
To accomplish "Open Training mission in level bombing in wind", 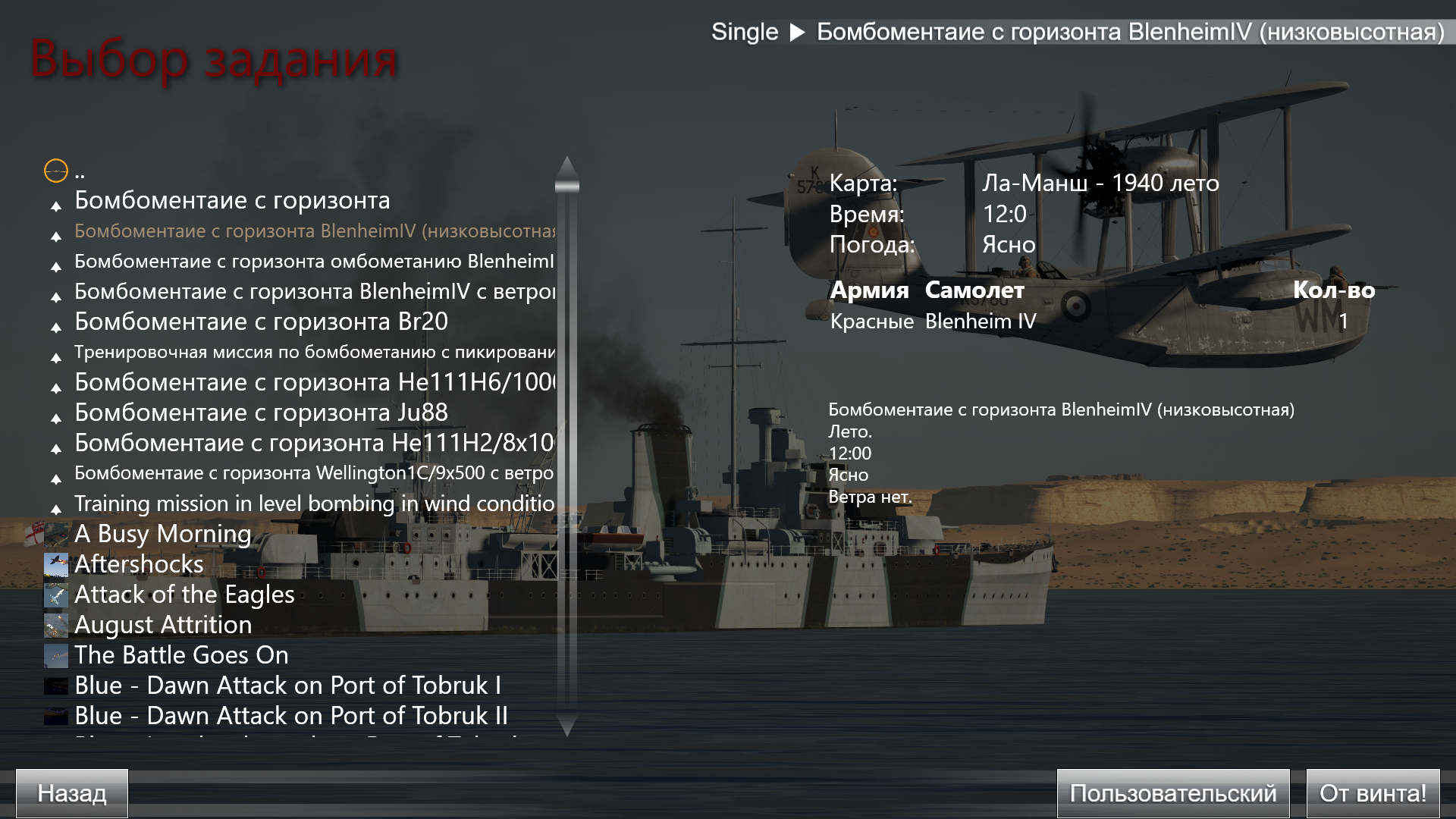I will (x=314, y=504).
